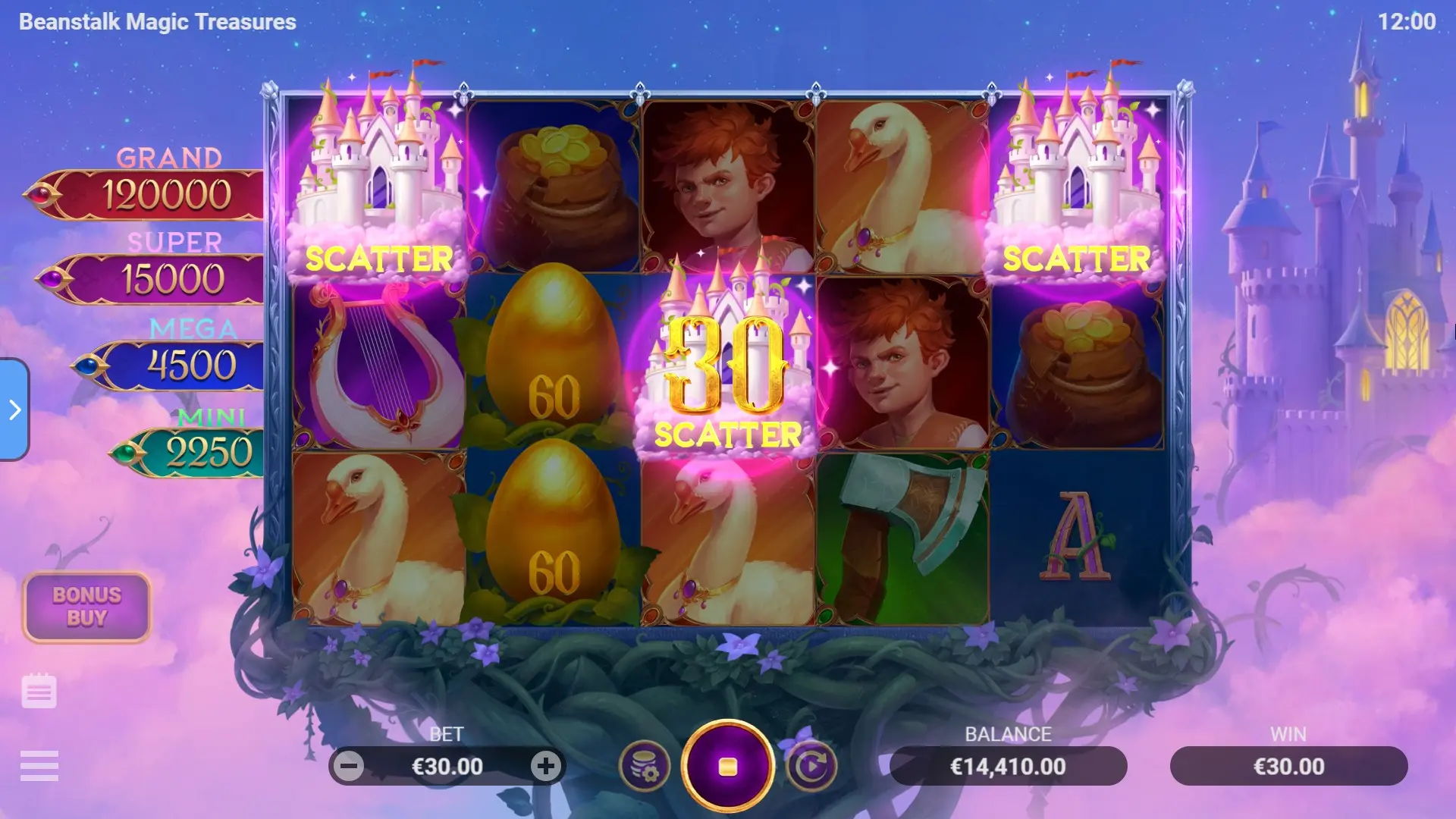This screenshot has width=1456, height=819.
Task: Increase the bet with the plus button
Action: pos(545,767)
